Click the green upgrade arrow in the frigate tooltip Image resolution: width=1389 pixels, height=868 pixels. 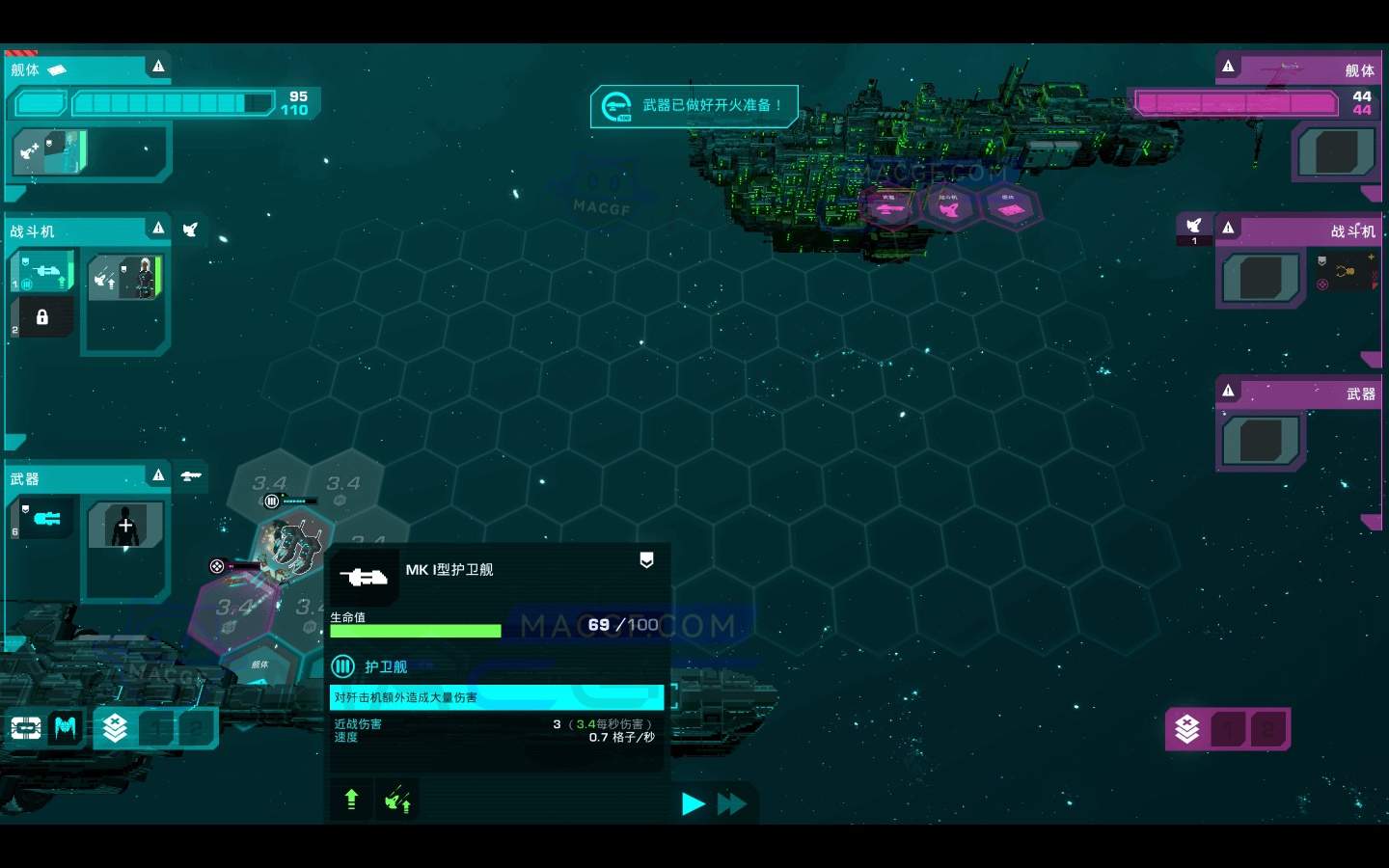351,800
